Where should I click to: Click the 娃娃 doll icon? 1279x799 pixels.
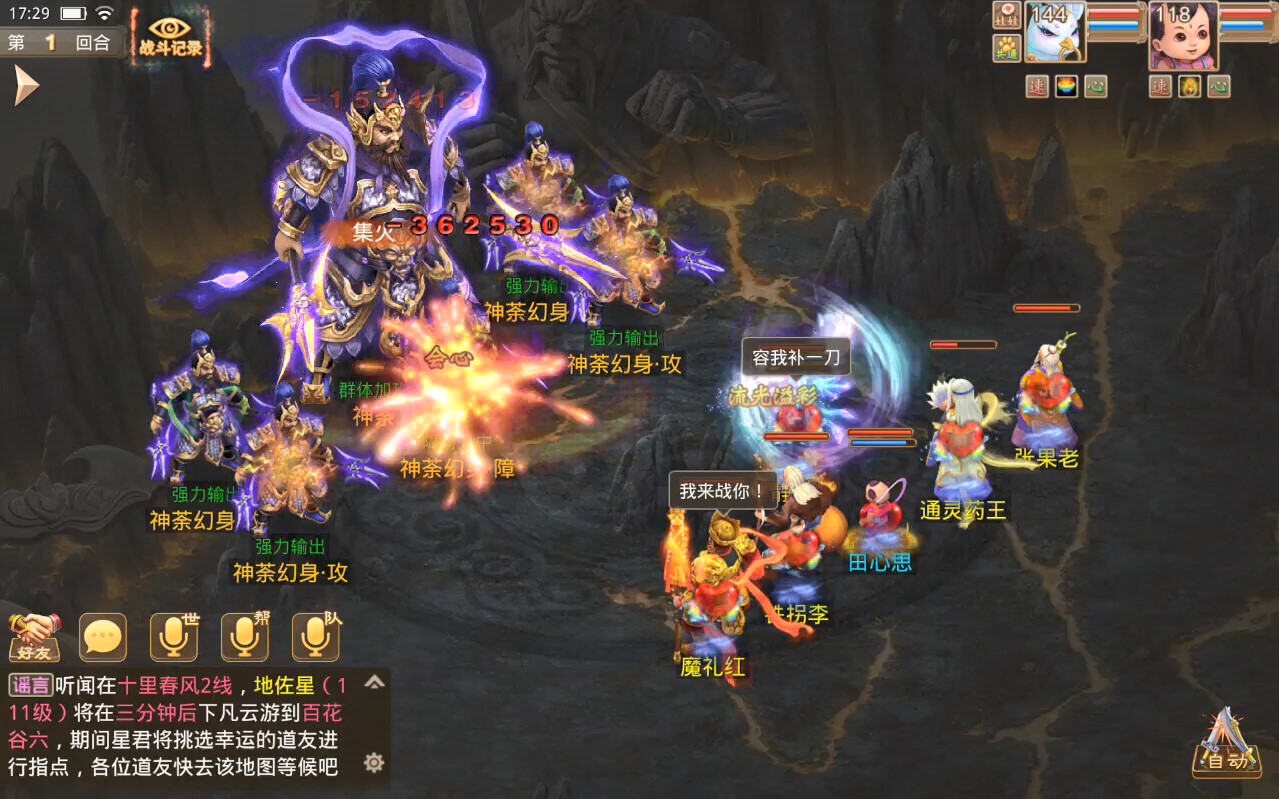pos(1006,15)
